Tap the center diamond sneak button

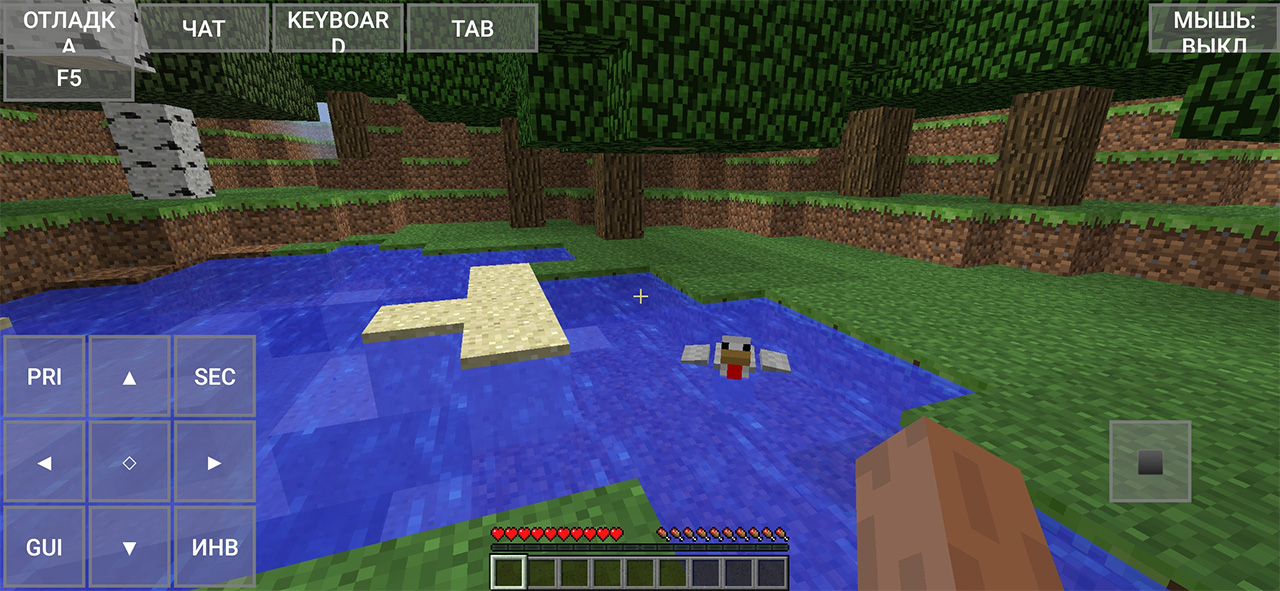pyautogui.click(x=129, y=462)
